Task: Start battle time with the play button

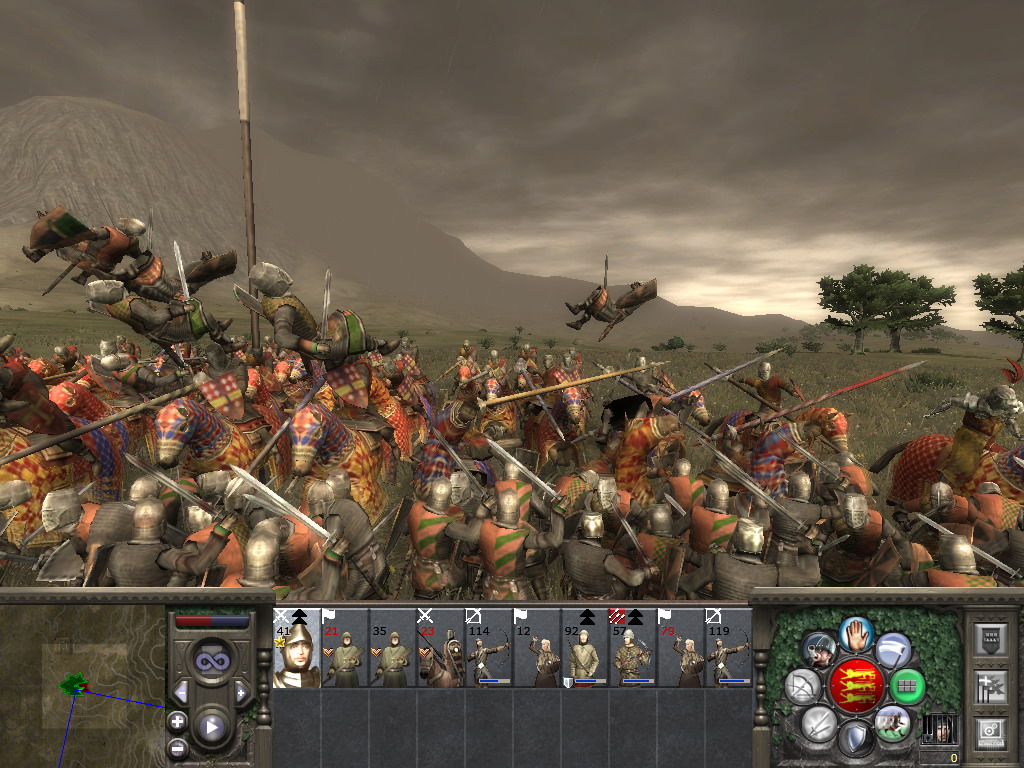Action: coord(211,727)
